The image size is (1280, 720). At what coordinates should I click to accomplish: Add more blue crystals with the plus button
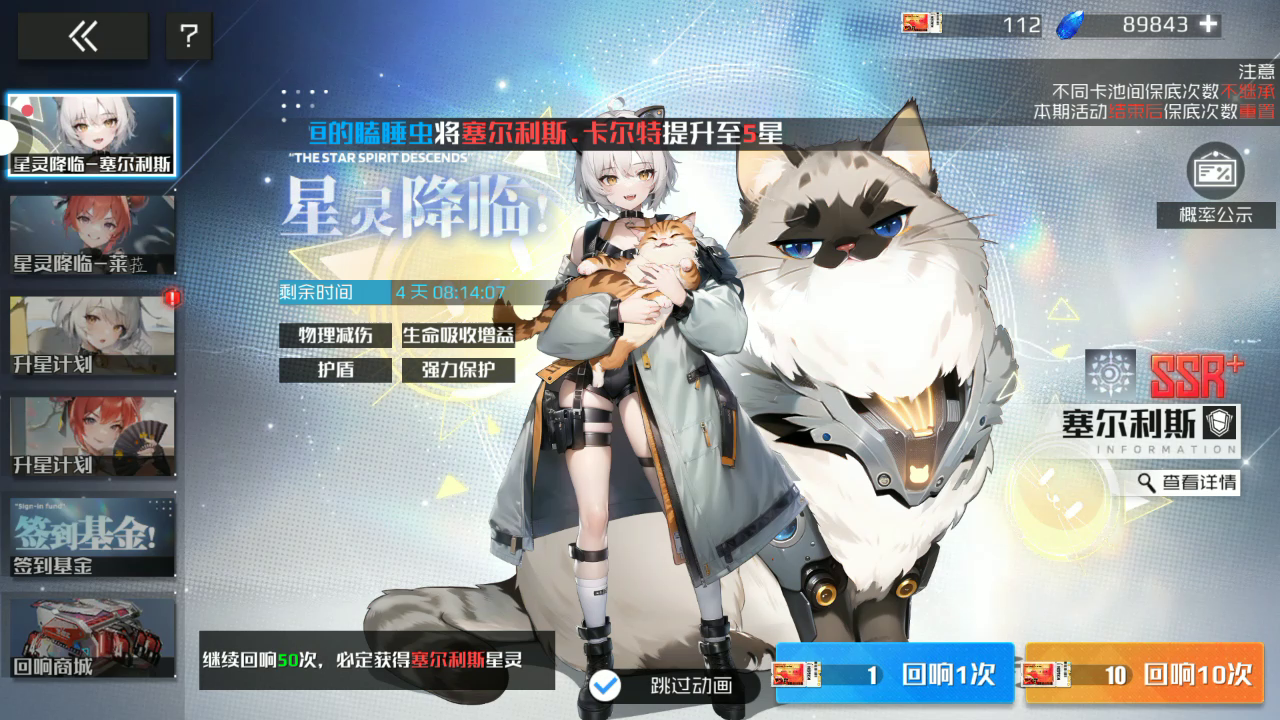tap(1209, 25)
